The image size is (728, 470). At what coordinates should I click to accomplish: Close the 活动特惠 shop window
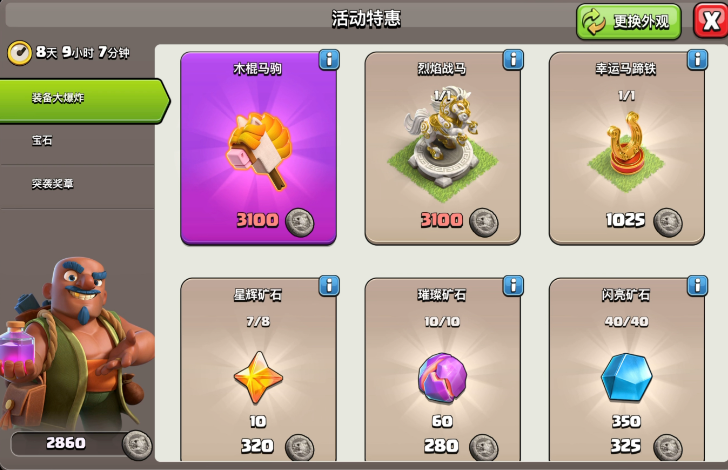710,21
